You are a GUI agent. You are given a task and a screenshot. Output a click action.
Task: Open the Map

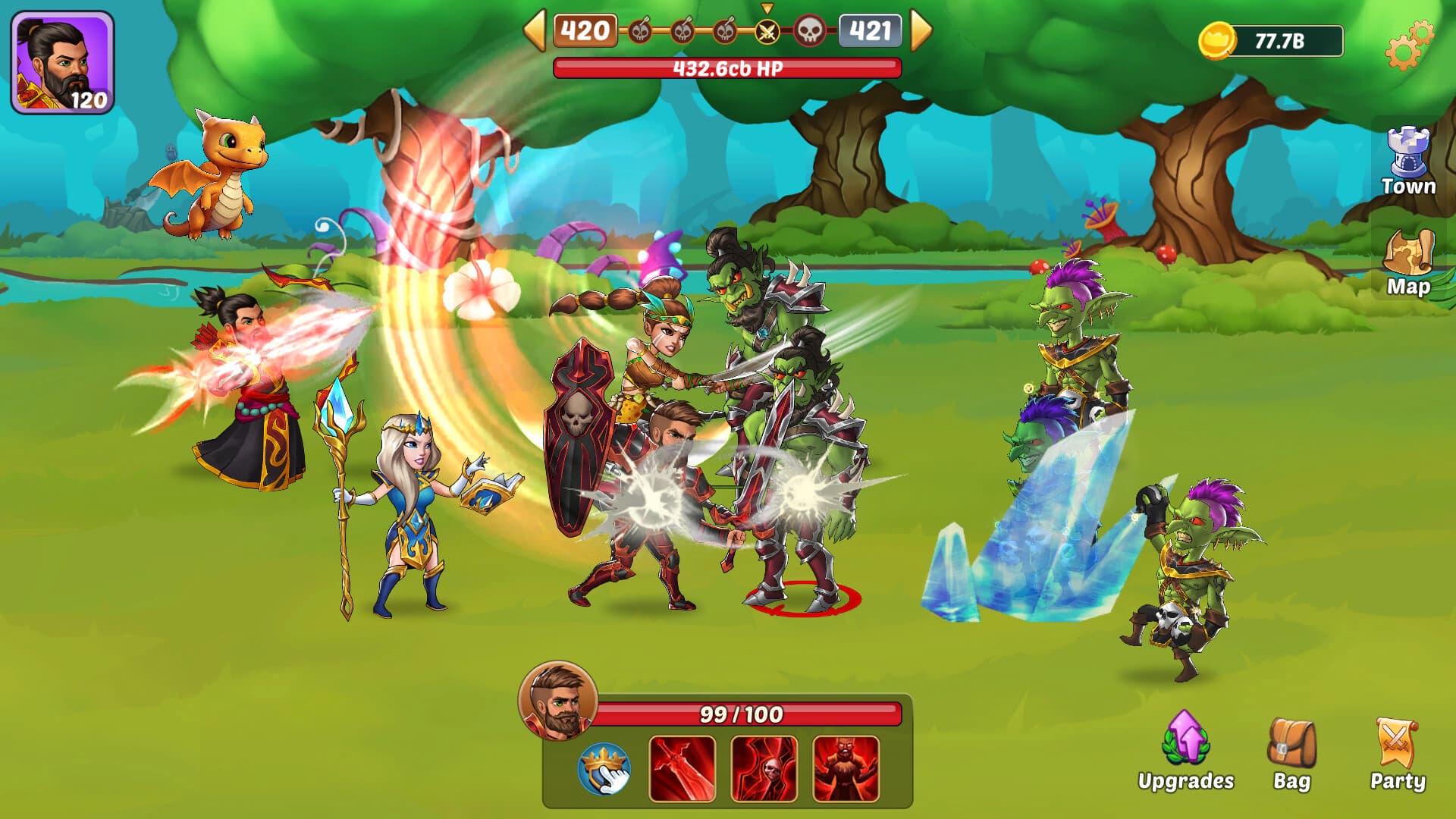click(x=1408, y=263)
